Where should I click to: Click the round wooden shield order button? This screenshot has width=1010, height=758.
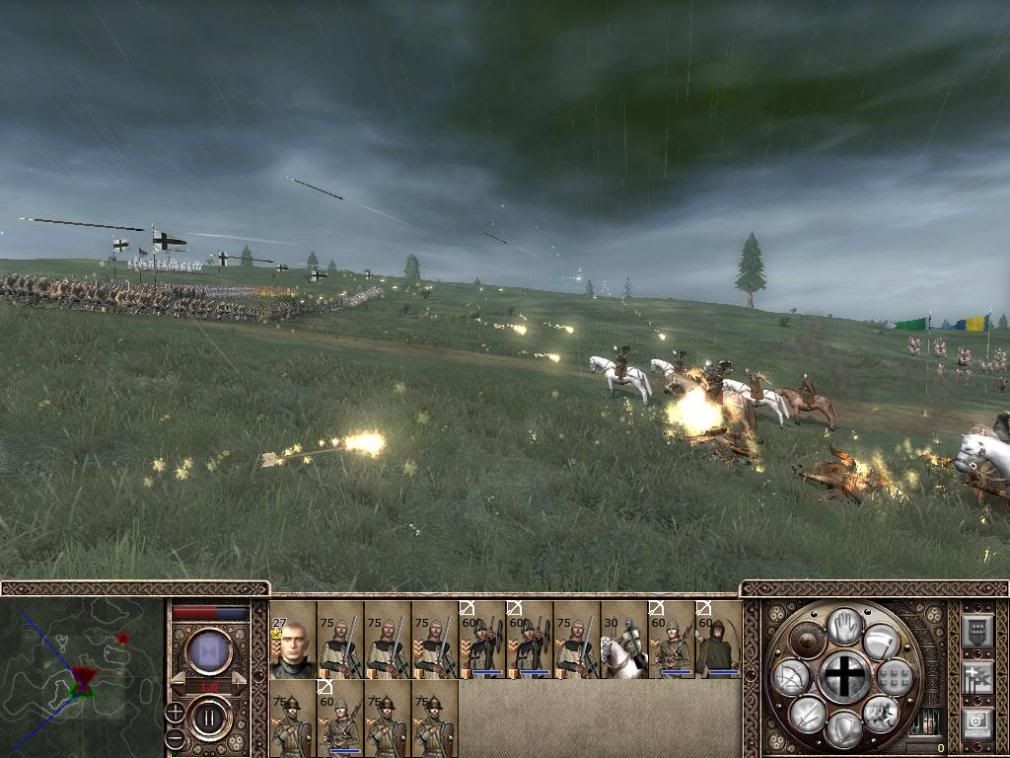click(x=807, y=641)
